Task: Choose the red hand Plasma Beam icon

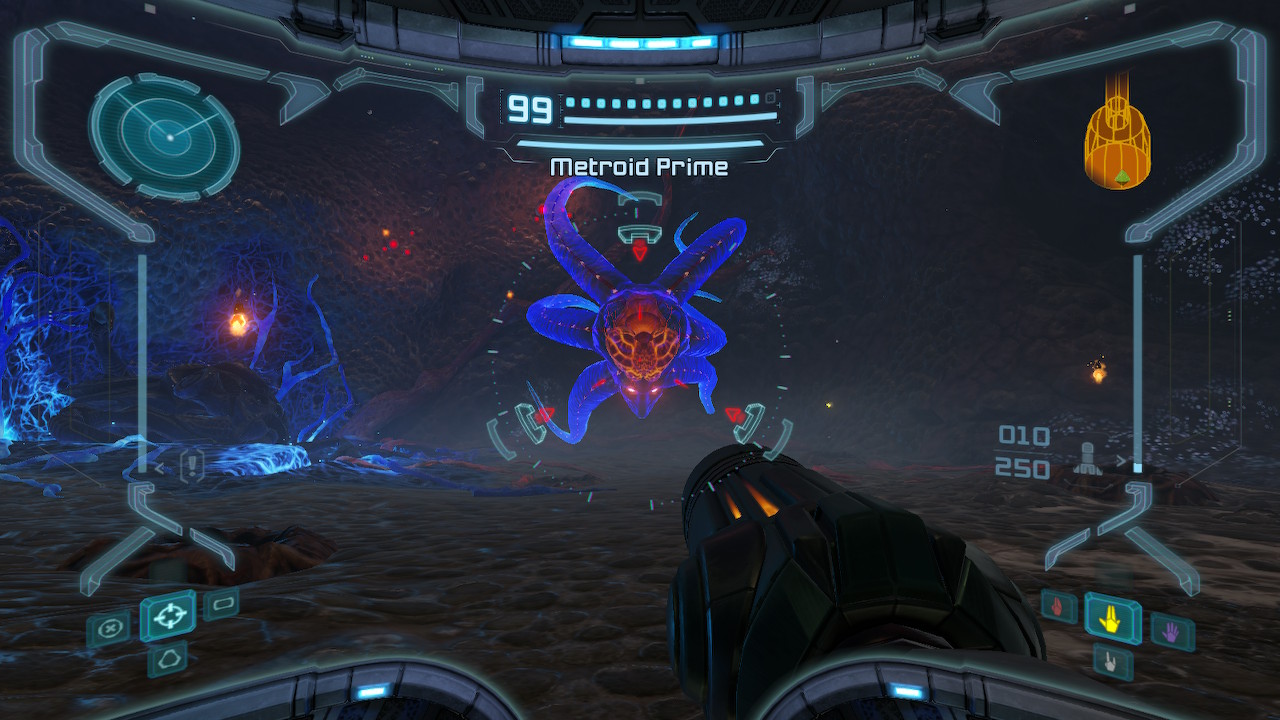Action: coord(1059,606)
